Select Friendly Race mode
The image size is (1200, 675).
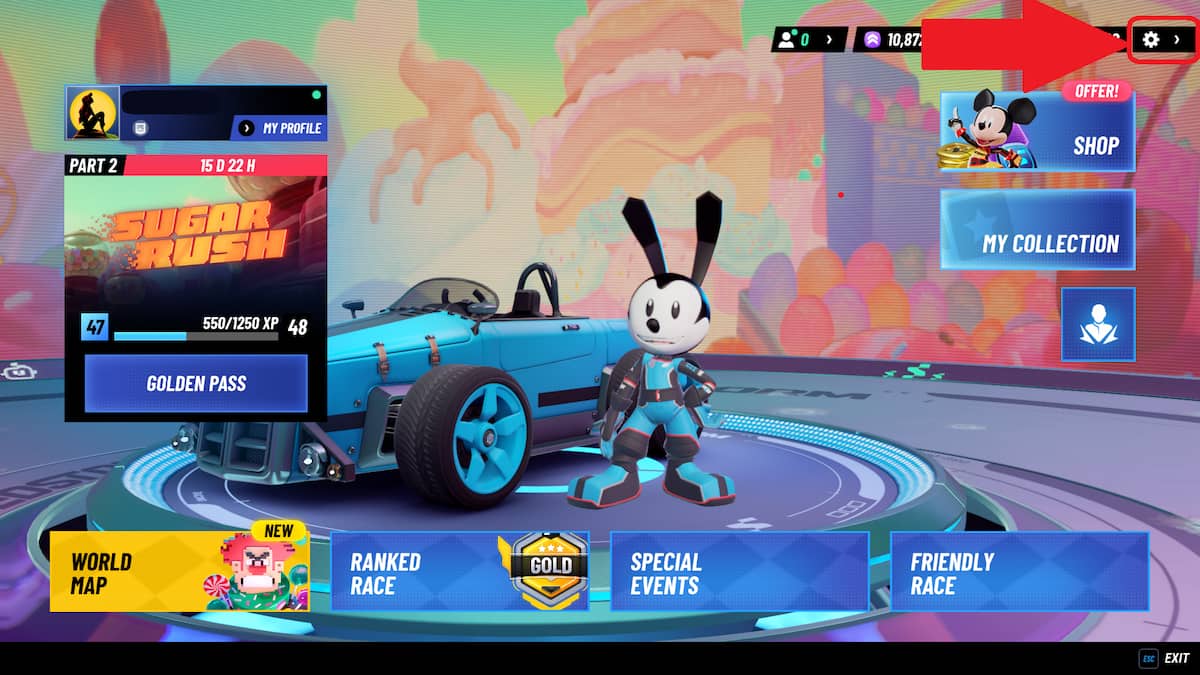1019,571
